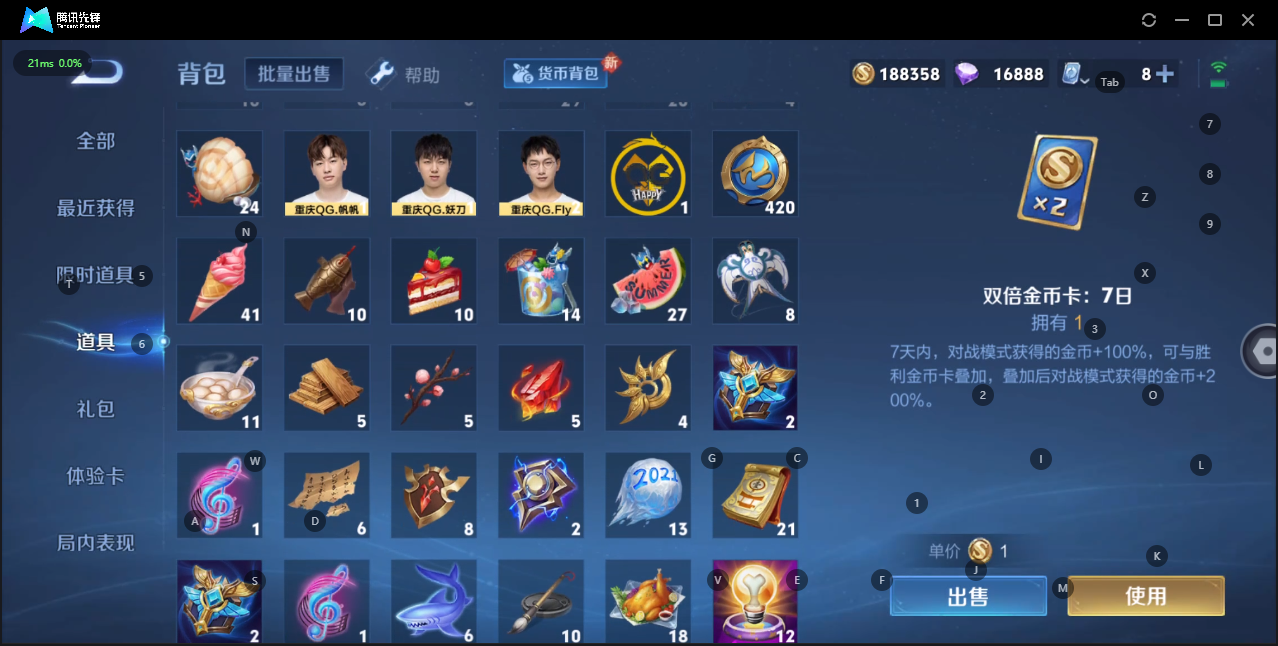The width and height of the screenshot is (1278, 646).
Task: Choose the strawberry cake slice item
Action: [434, 281]
